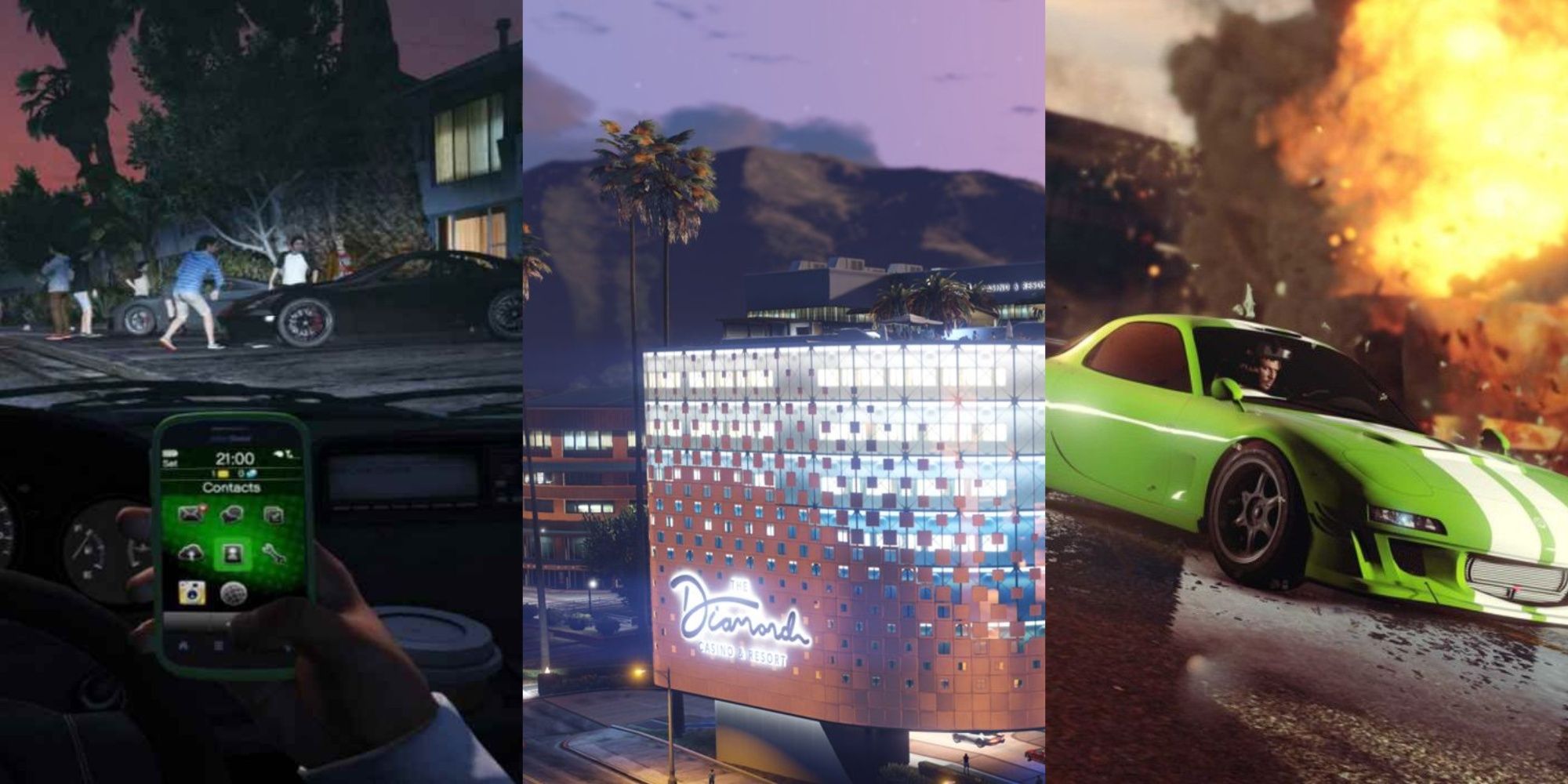Launch the Snapmatic camera app
This screenshot has height=784, width=1568.
pos(192,593)
